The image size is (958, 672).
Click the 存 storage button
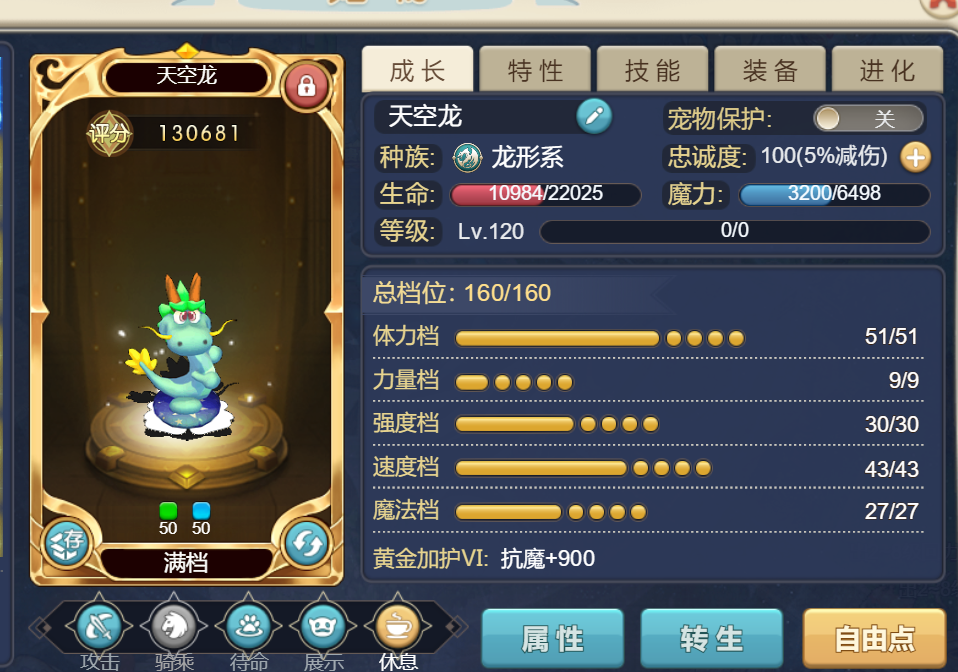click(x=68, y=544)
